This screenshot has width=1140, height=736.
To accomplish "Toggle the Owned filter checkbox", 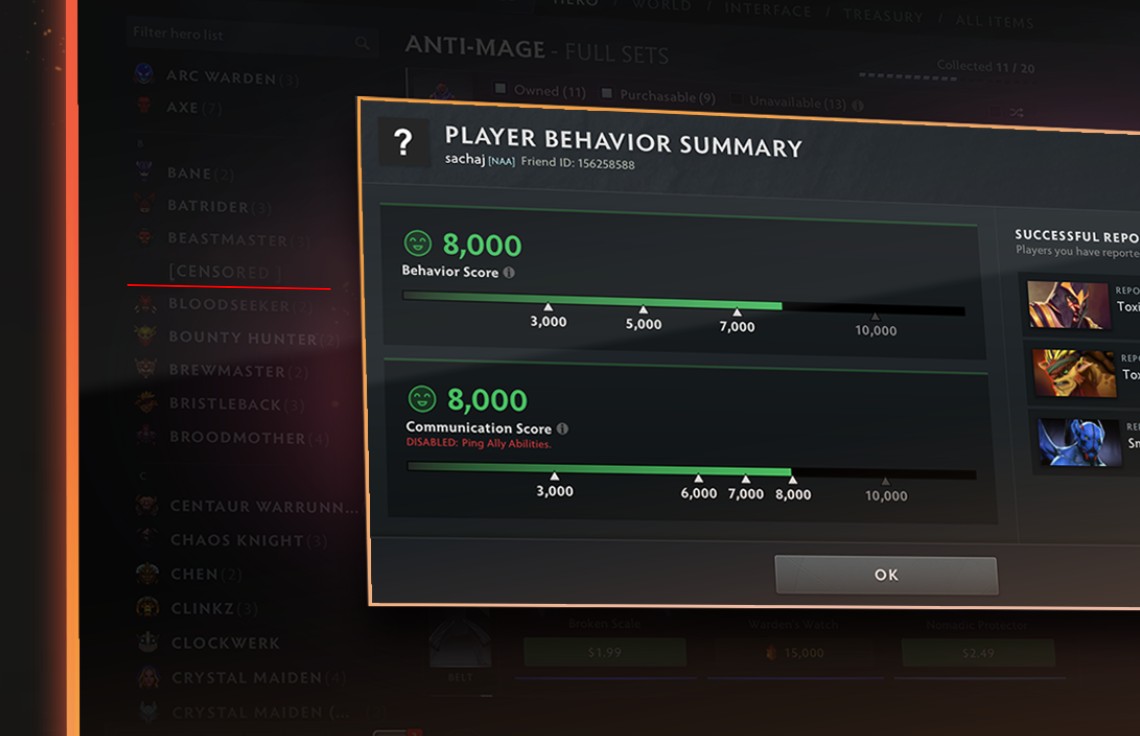I will (501, 90).
